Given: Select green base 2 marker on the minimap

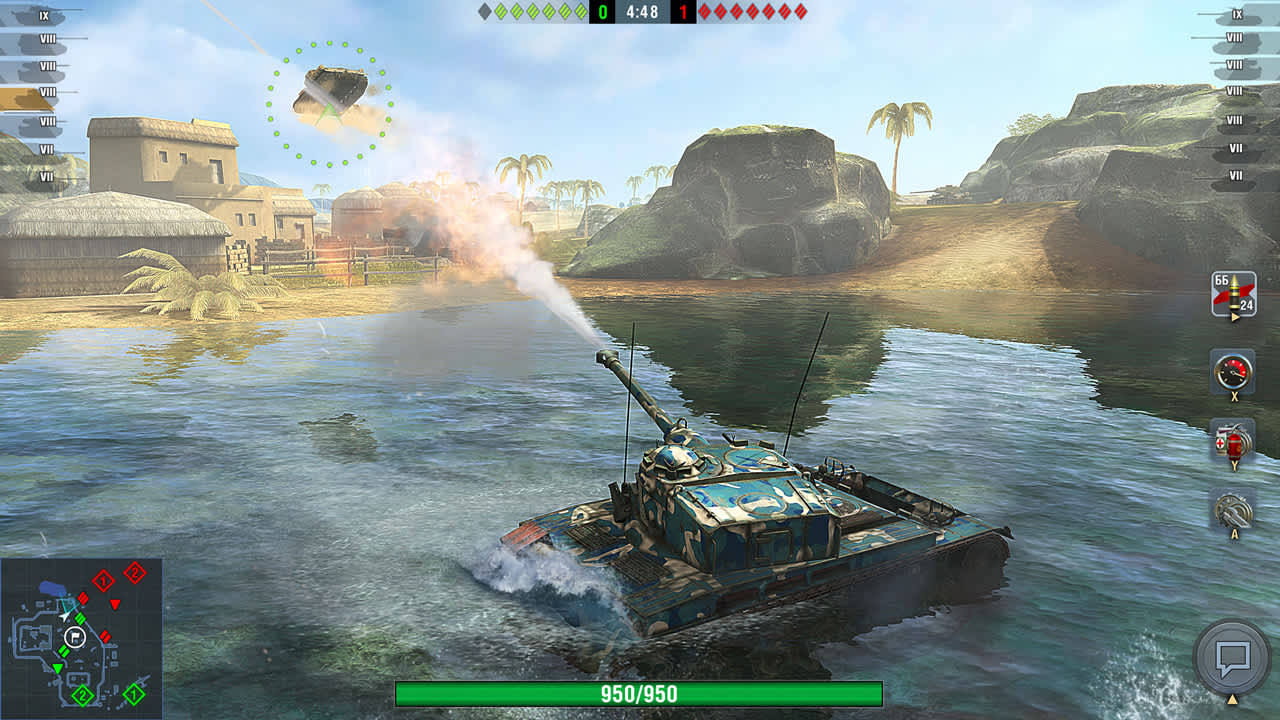Looking at the screenshot, I should click(x=82, y=694).
